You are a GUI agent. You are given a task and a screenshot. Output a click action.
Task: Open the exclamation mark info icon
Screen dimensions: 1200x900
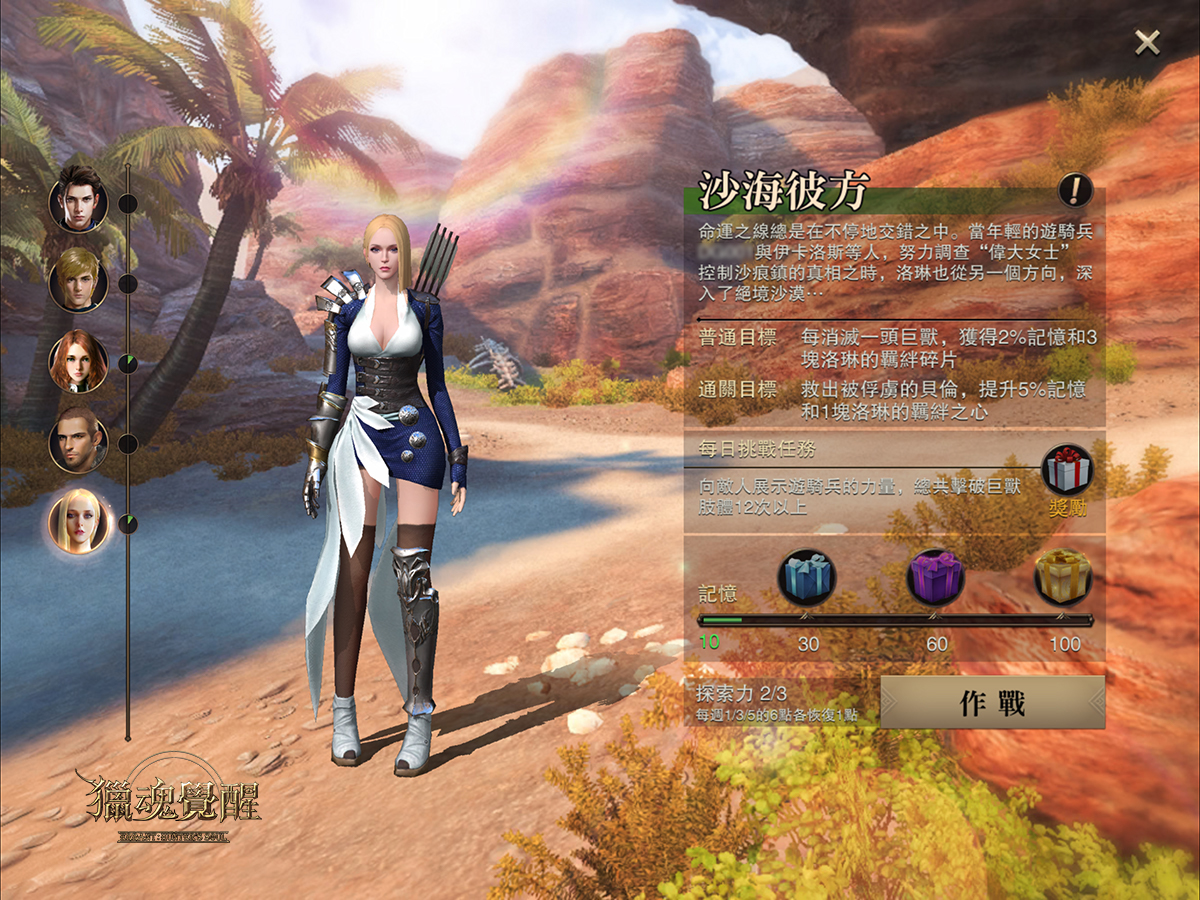click(x=1076, y=189)
